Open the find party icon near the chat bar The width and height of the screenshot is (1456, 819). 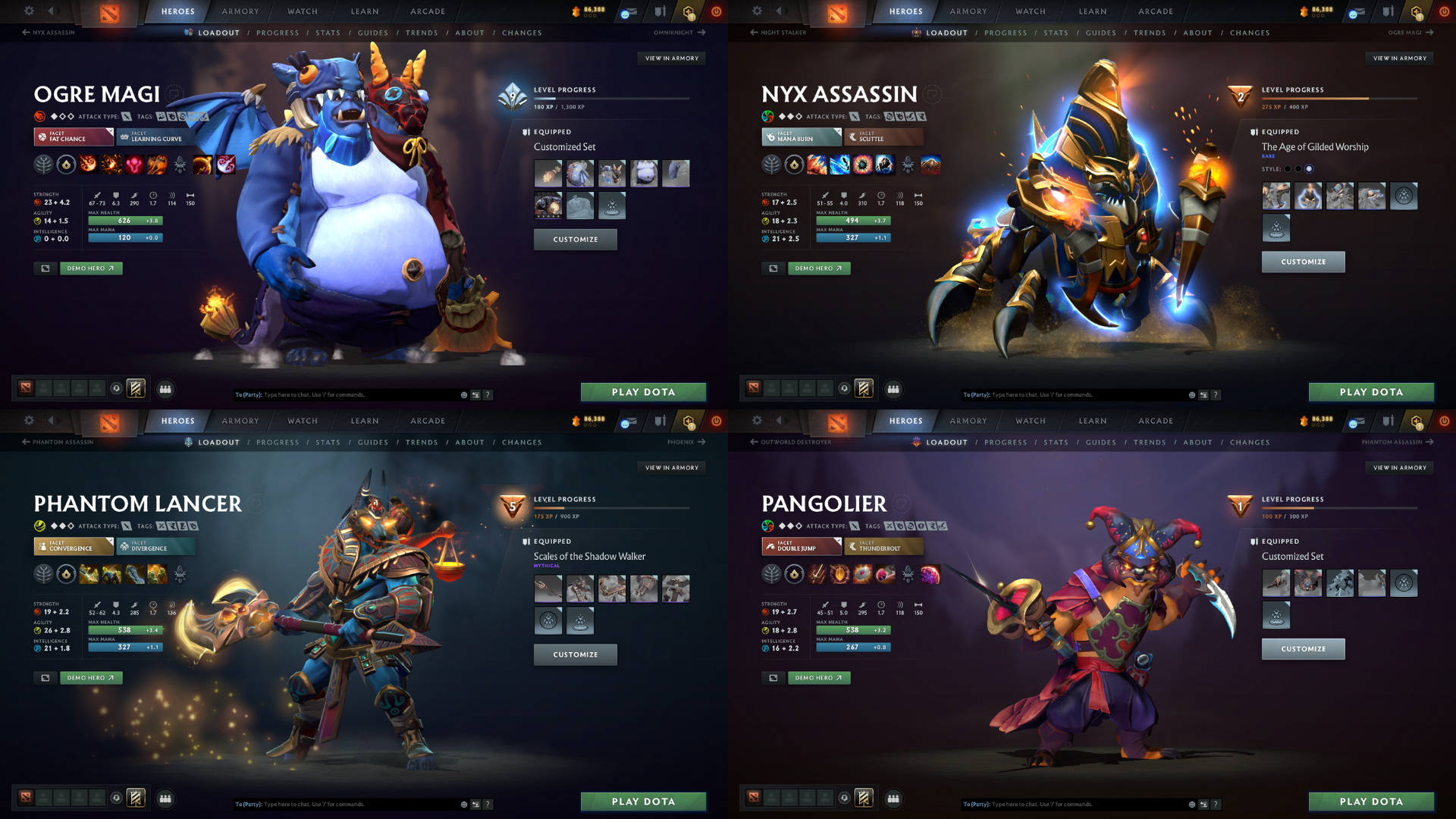pos(165,389)
